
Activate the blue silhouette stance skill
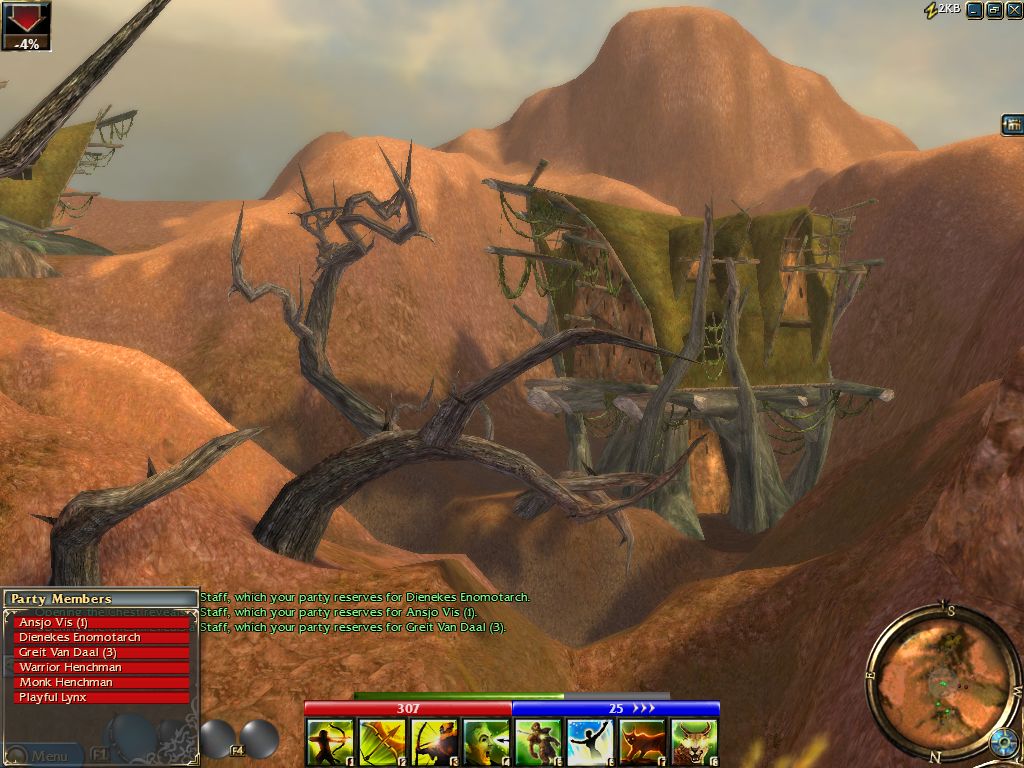pos(590,743)
